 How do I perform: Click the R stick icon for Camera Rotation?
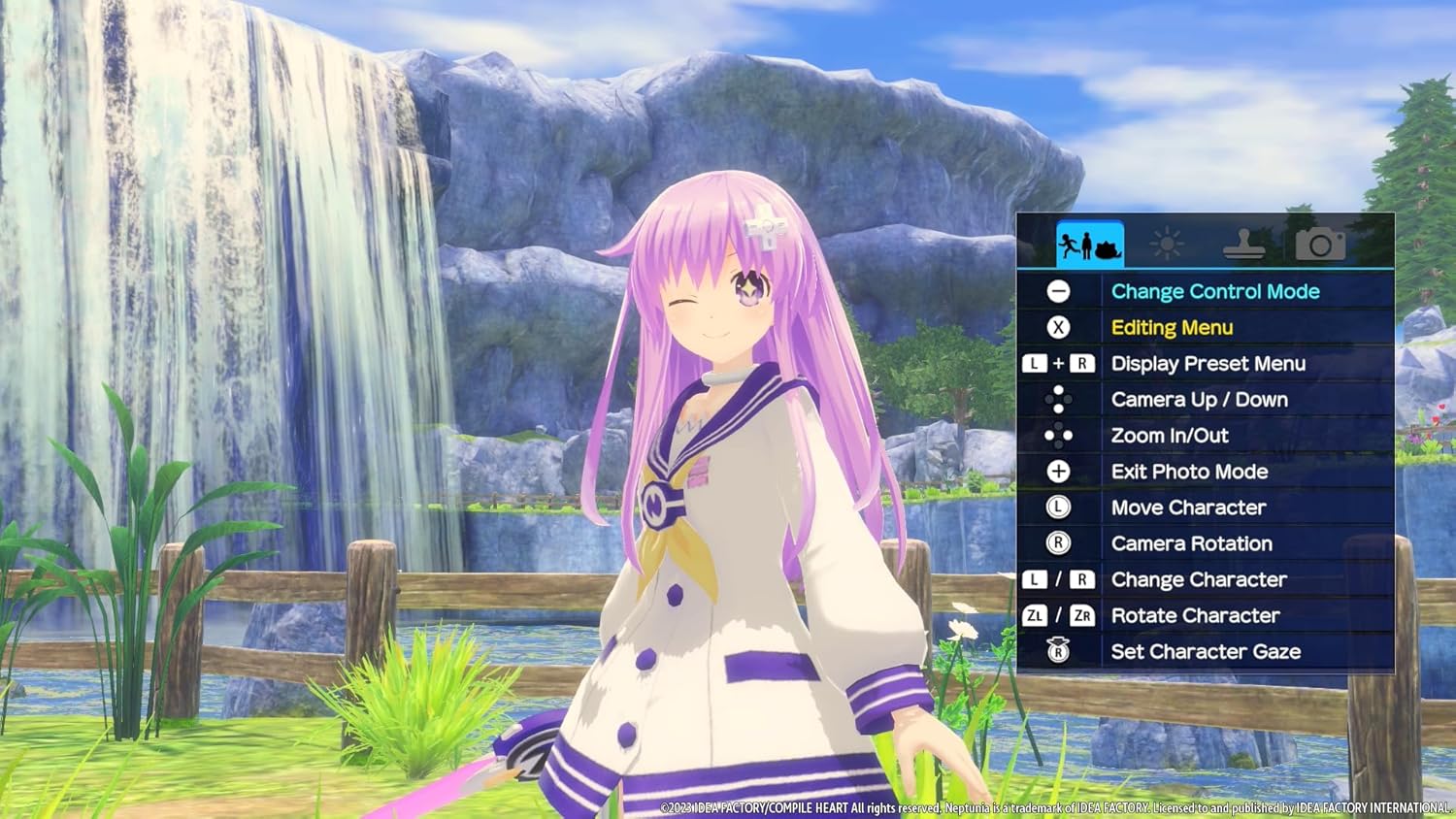pyautogui.click(x=1058, y=543)
